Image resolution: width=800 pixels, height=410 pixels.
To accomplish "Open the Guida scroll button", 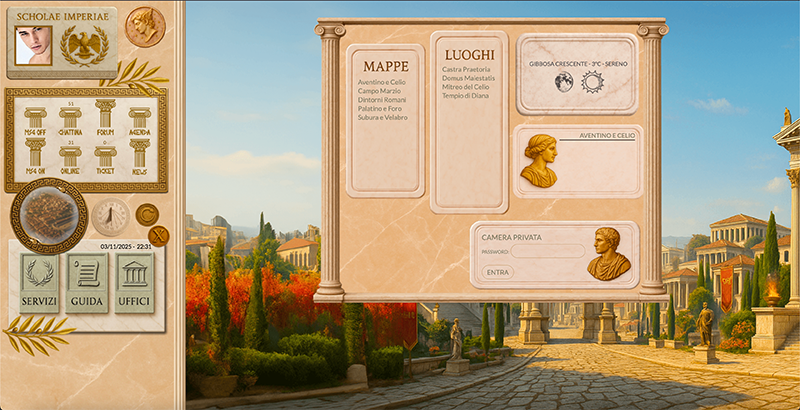I will [x=87, y=283].
